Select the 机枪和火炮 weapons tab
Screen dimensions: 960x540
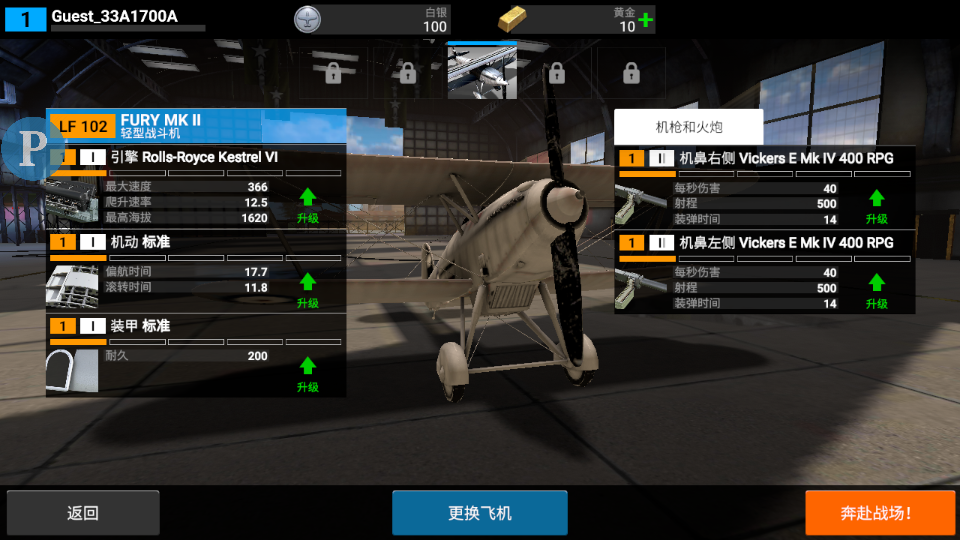(688, 127)
